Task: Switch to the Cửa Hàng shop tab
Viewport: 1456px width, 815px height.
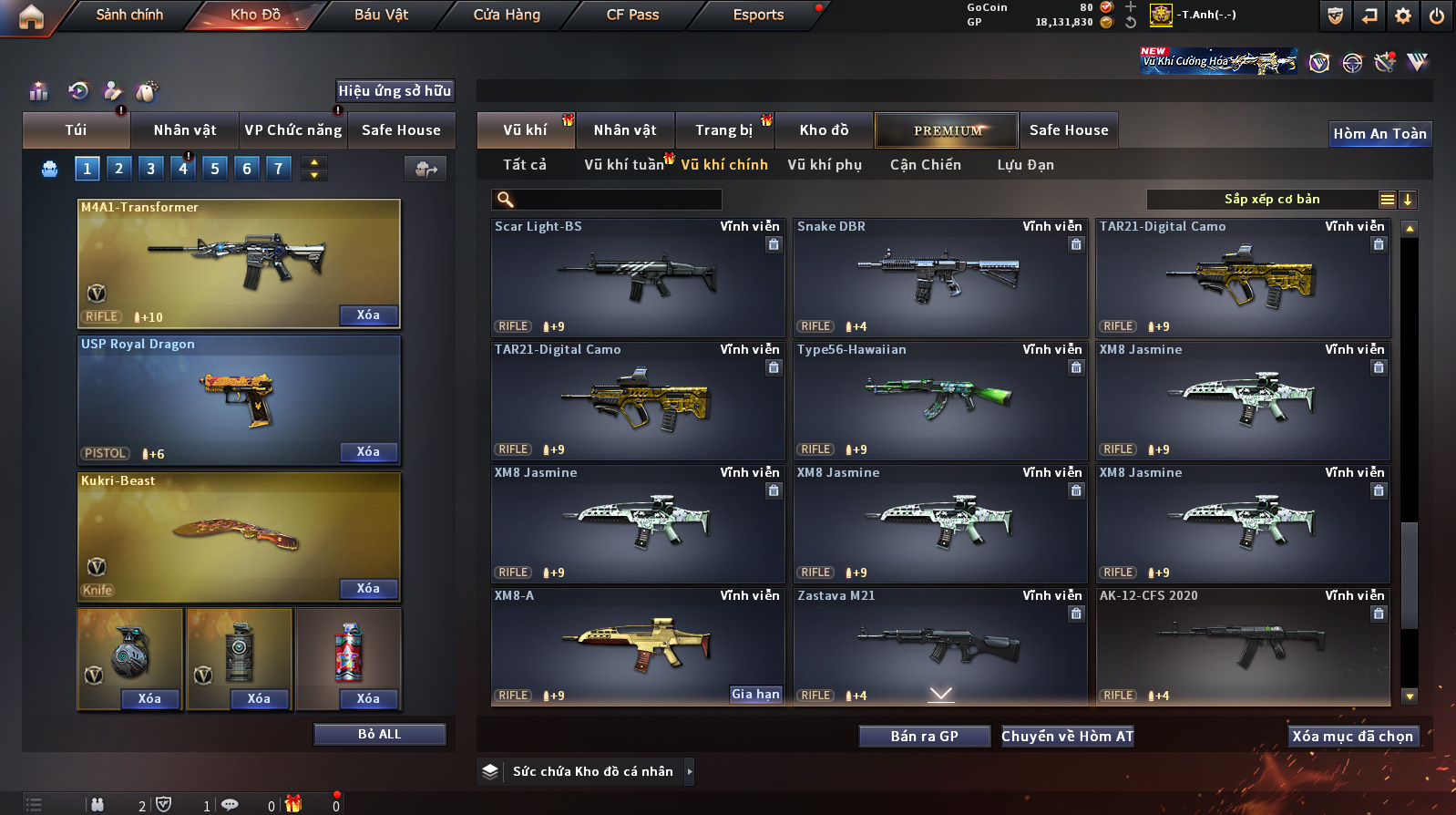Action: 507,15
